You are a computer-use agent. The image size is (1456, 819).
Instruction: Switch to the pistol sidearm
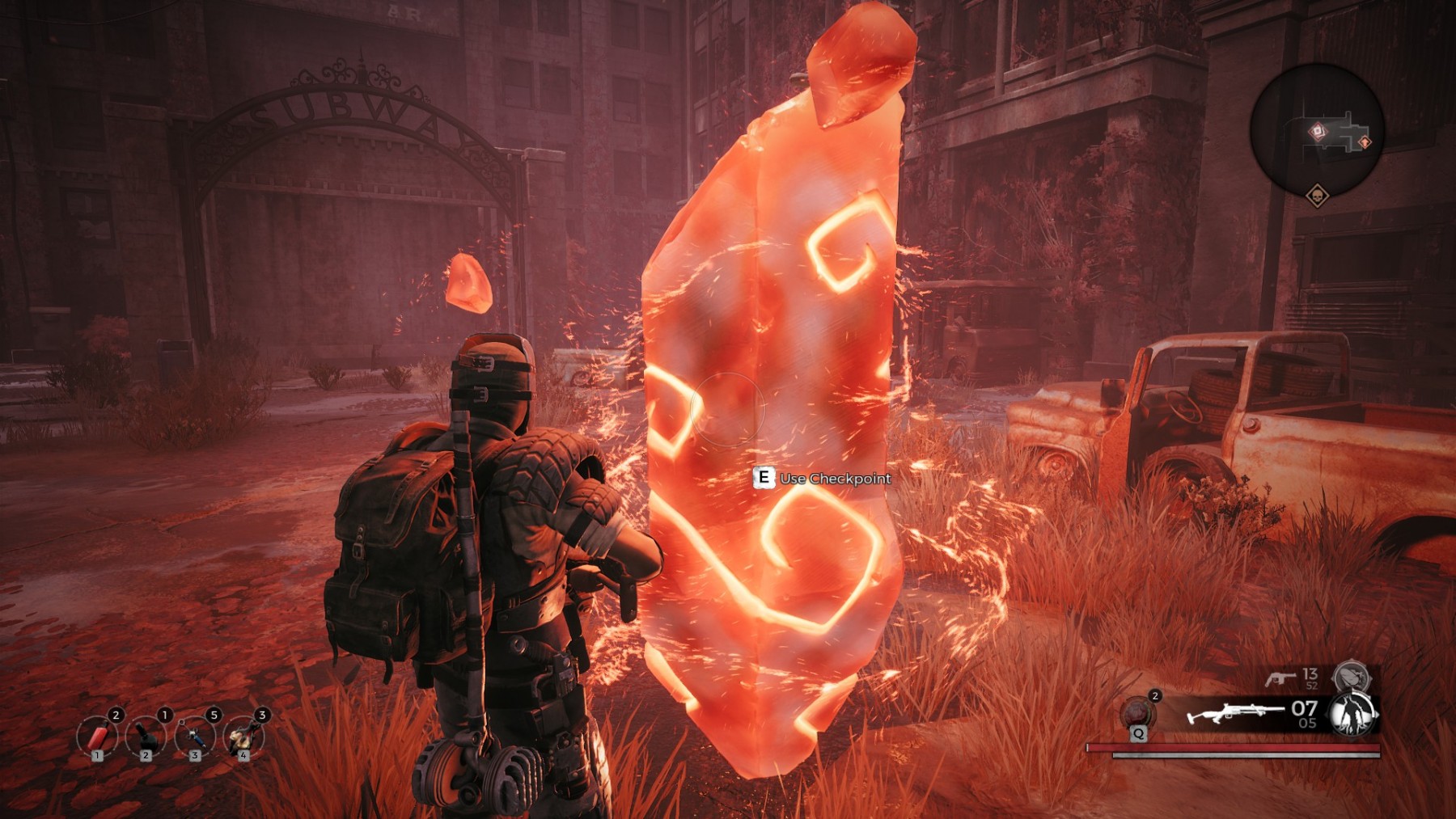coord(1280,678)
